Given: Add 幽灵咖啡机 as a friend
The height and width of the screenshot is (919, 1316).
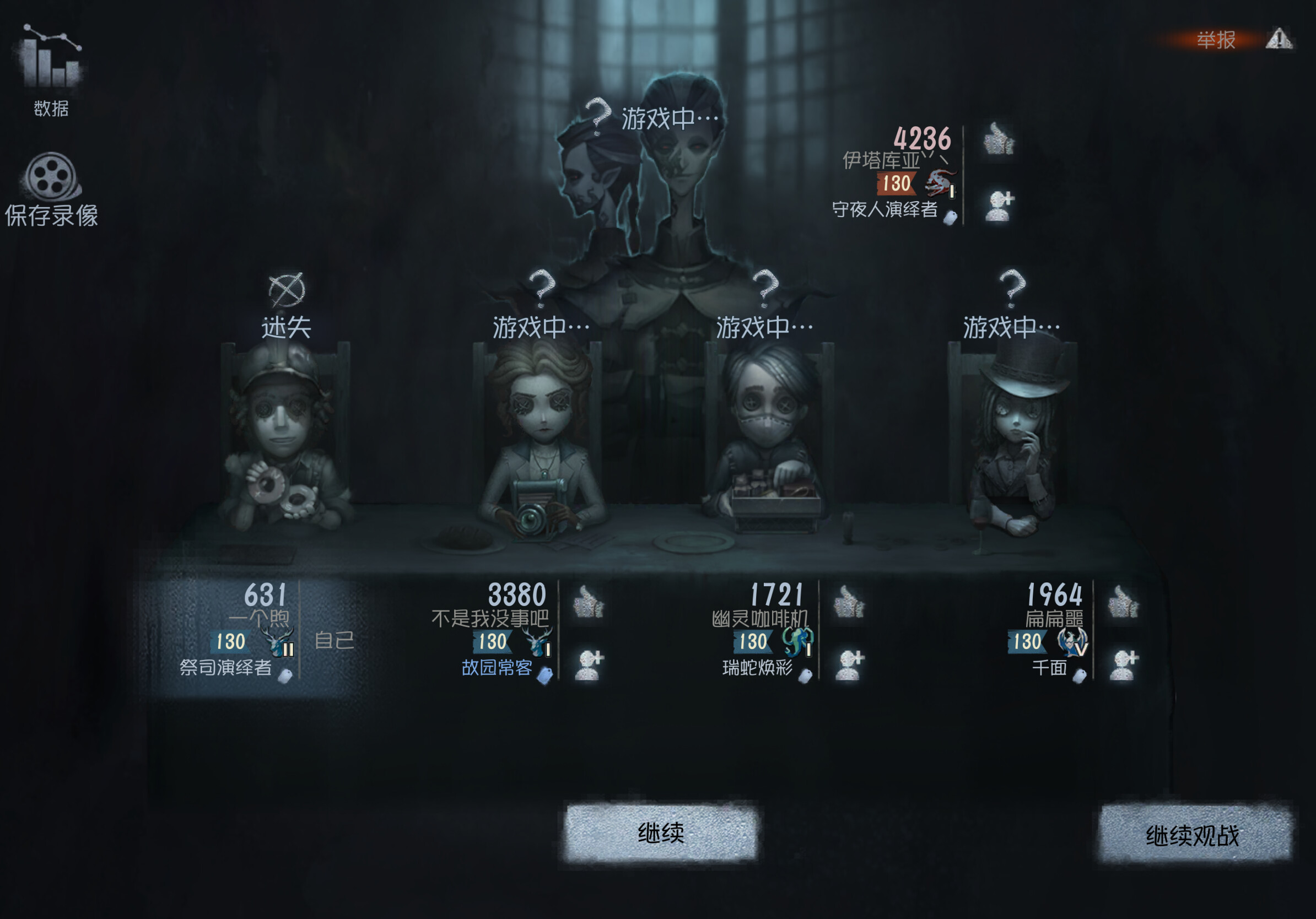Looking at the screenshot, I should click(849, 665).
